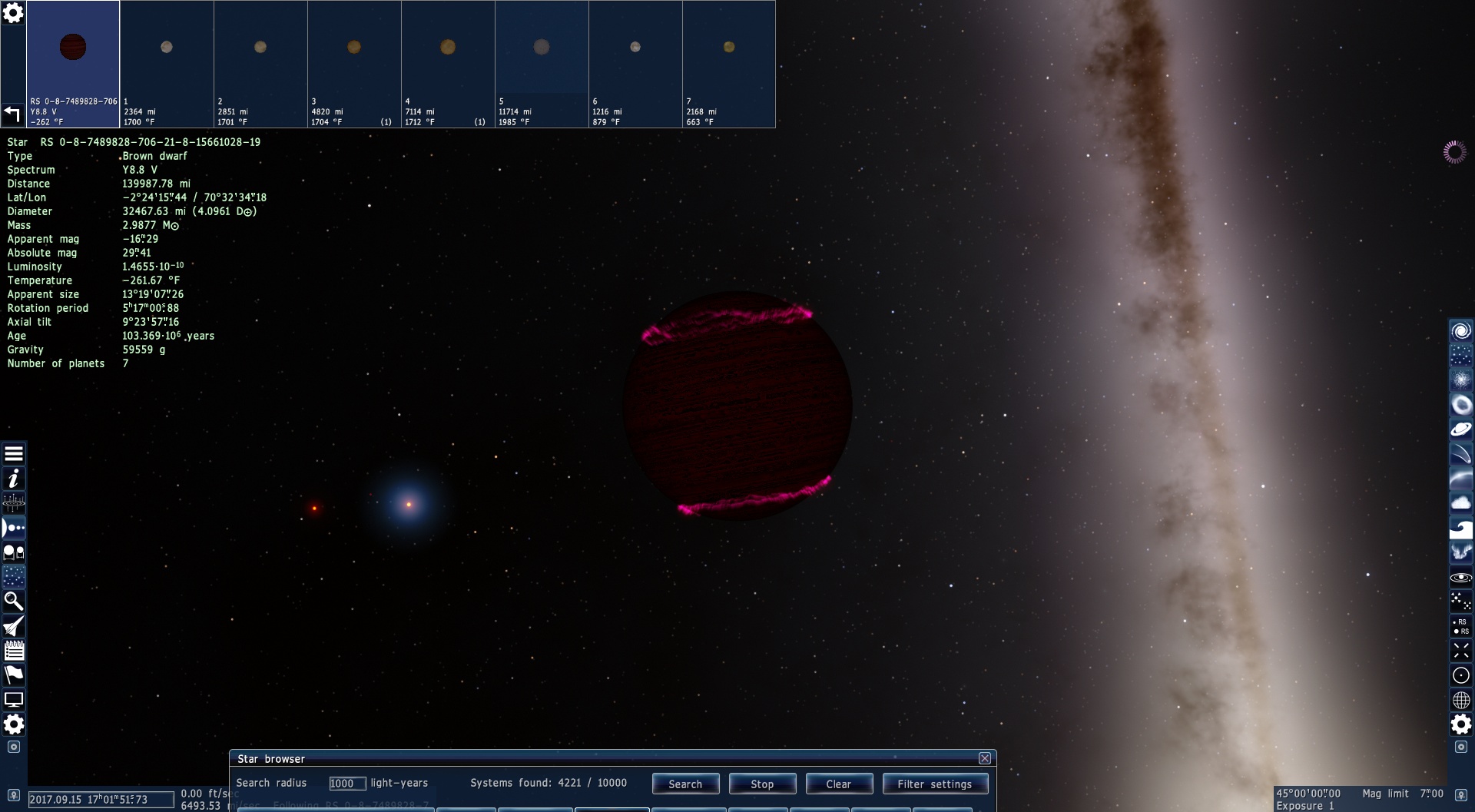
Task: Open the main menu hamburger icon
Action: tap(14, 454)
